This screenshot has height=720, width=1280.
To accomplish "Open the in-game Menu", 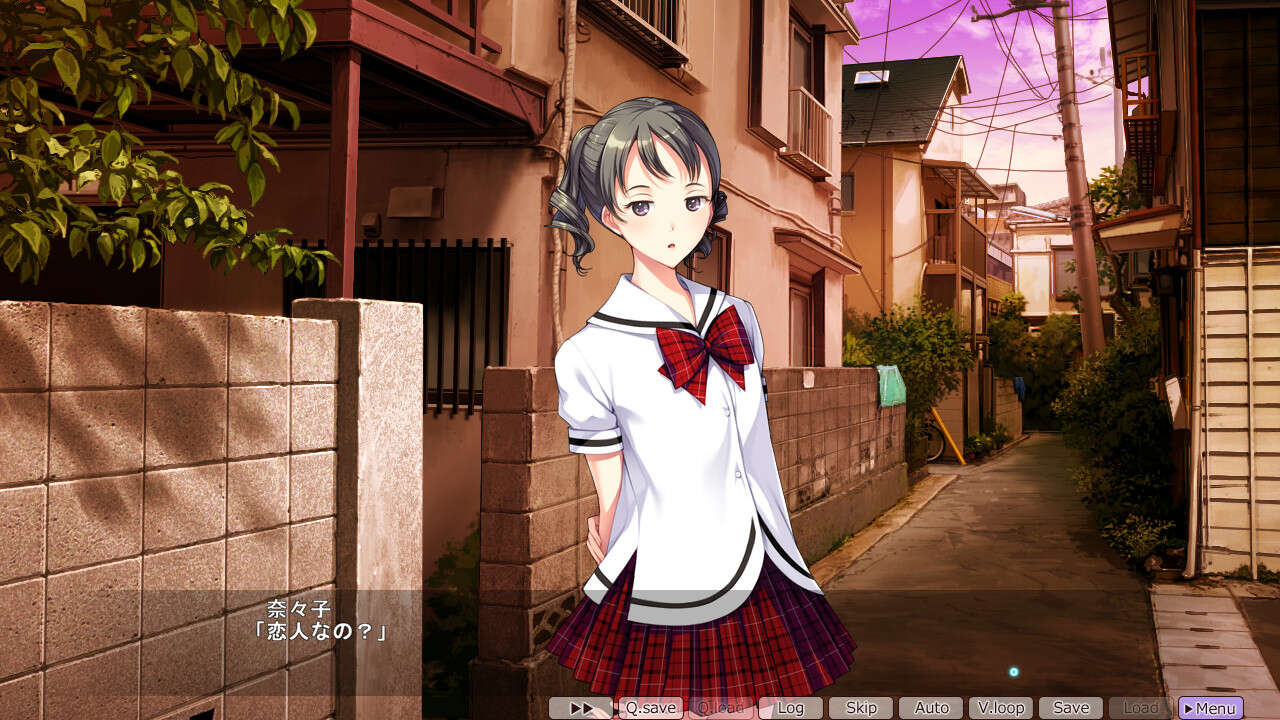I will [x=1210, y=707].
